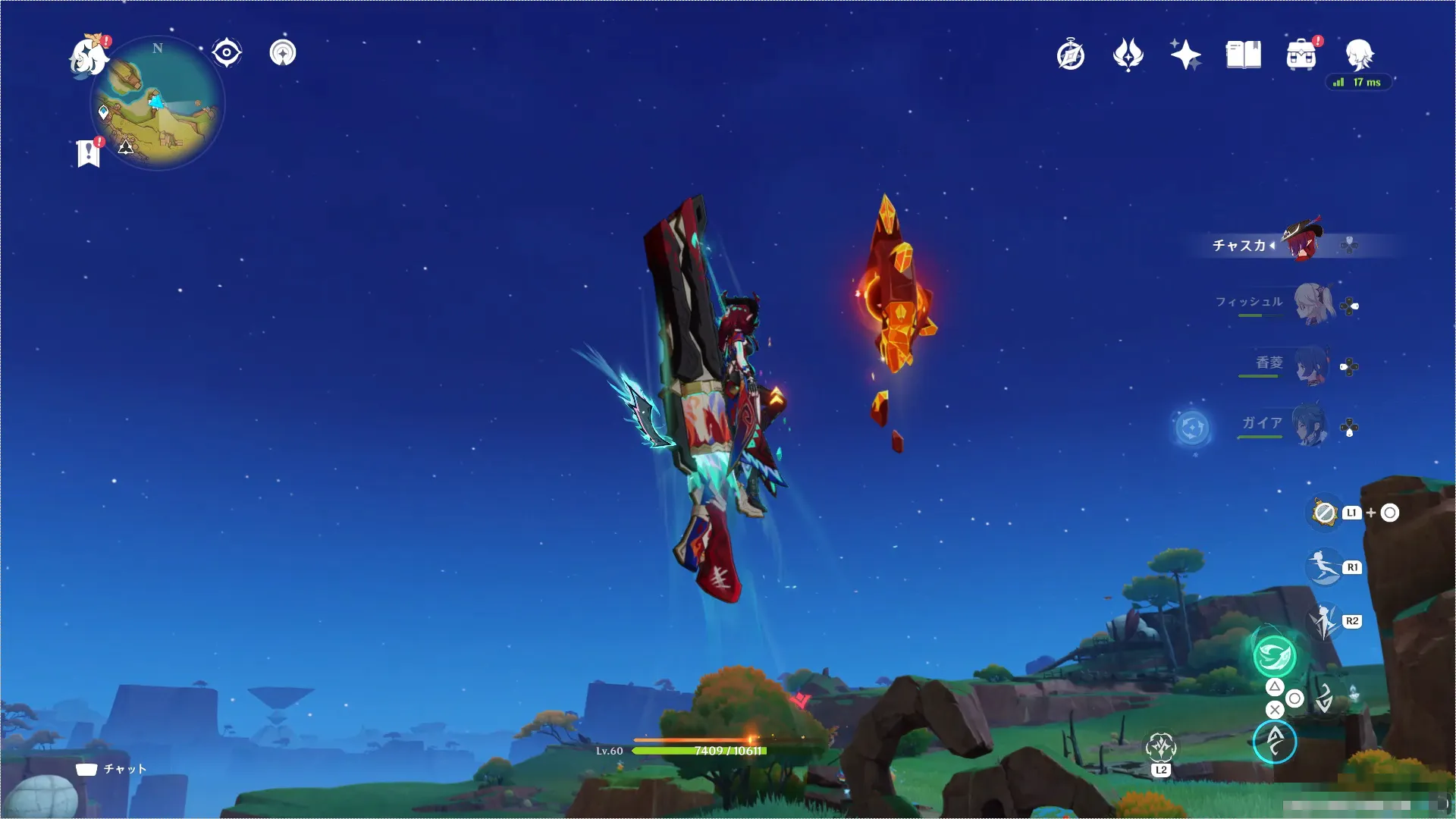Open the Wish star icon
Viewport: 1456px width, 819px height.
coord(1185,55)
